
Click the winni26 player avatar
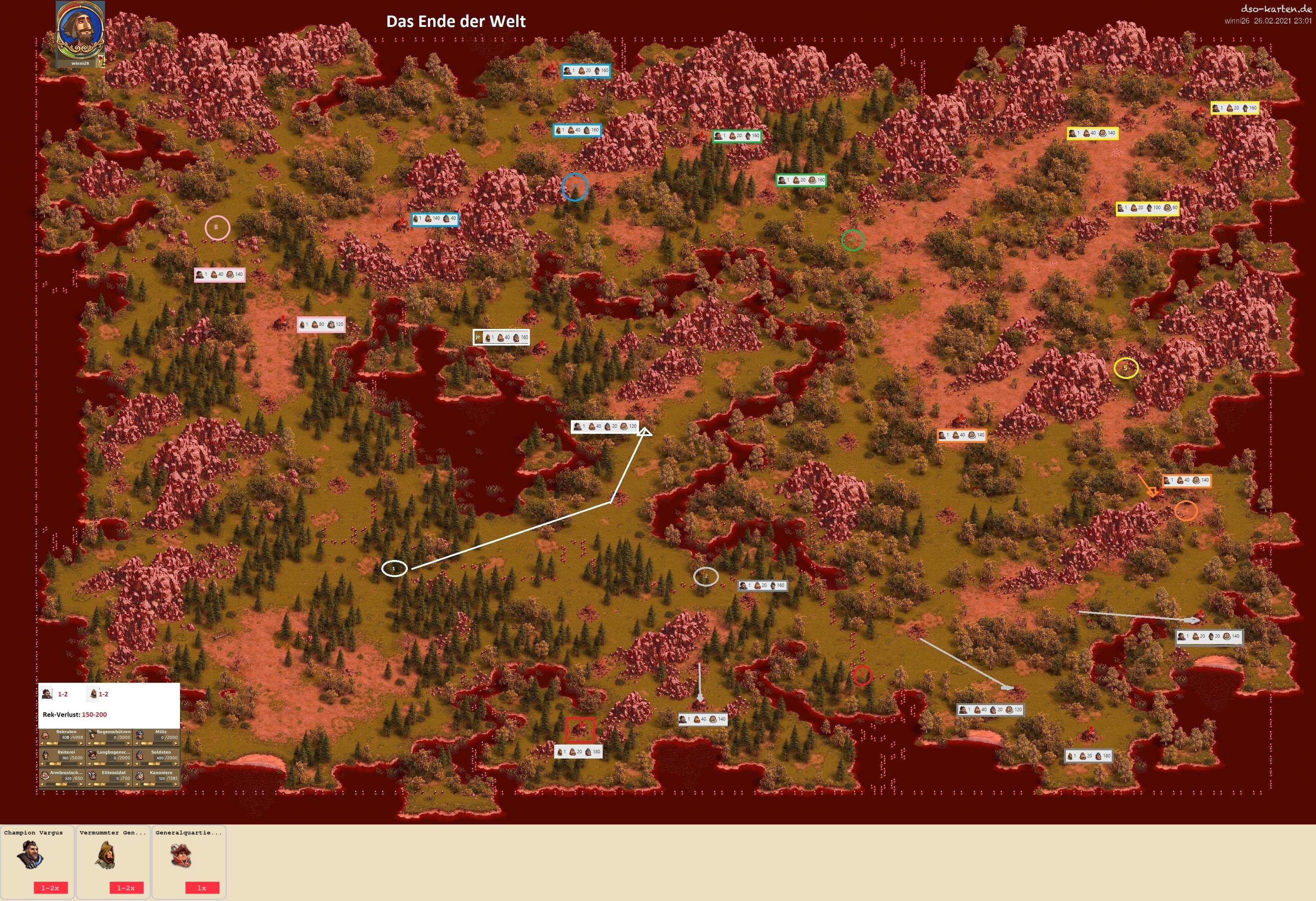(80, 31)
